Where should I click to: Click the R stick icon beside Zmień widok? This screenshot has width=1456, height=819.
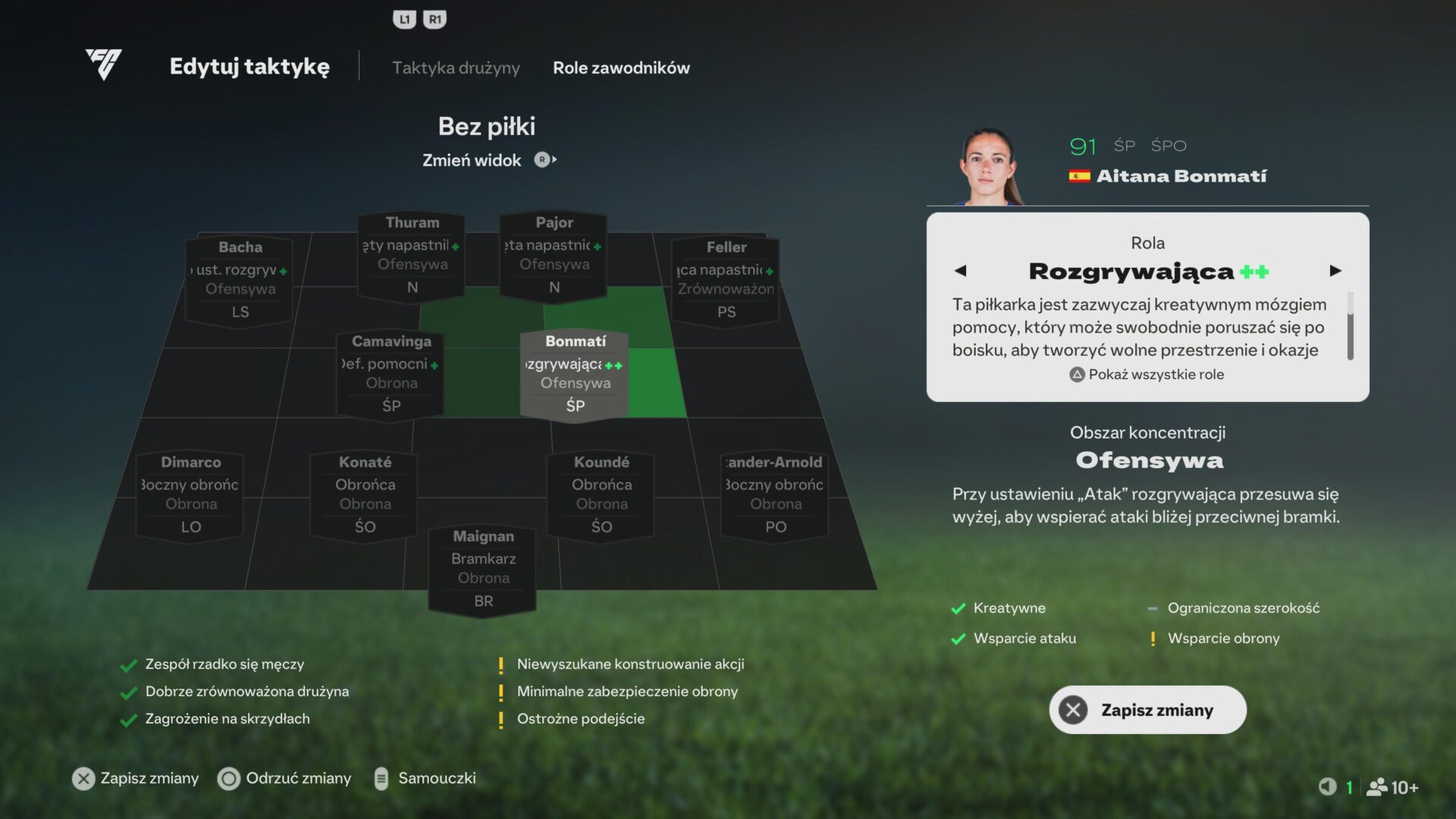[541, 160]
